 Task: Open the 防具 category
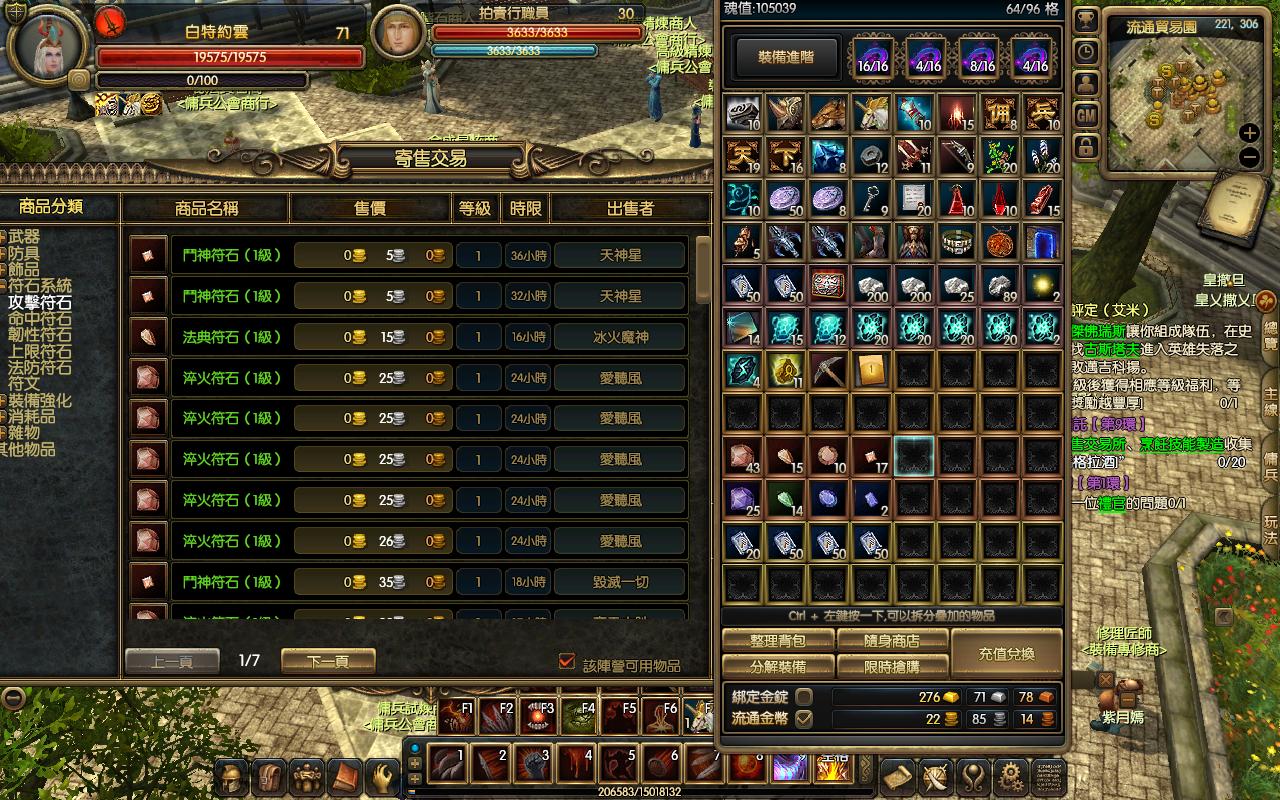24,254
